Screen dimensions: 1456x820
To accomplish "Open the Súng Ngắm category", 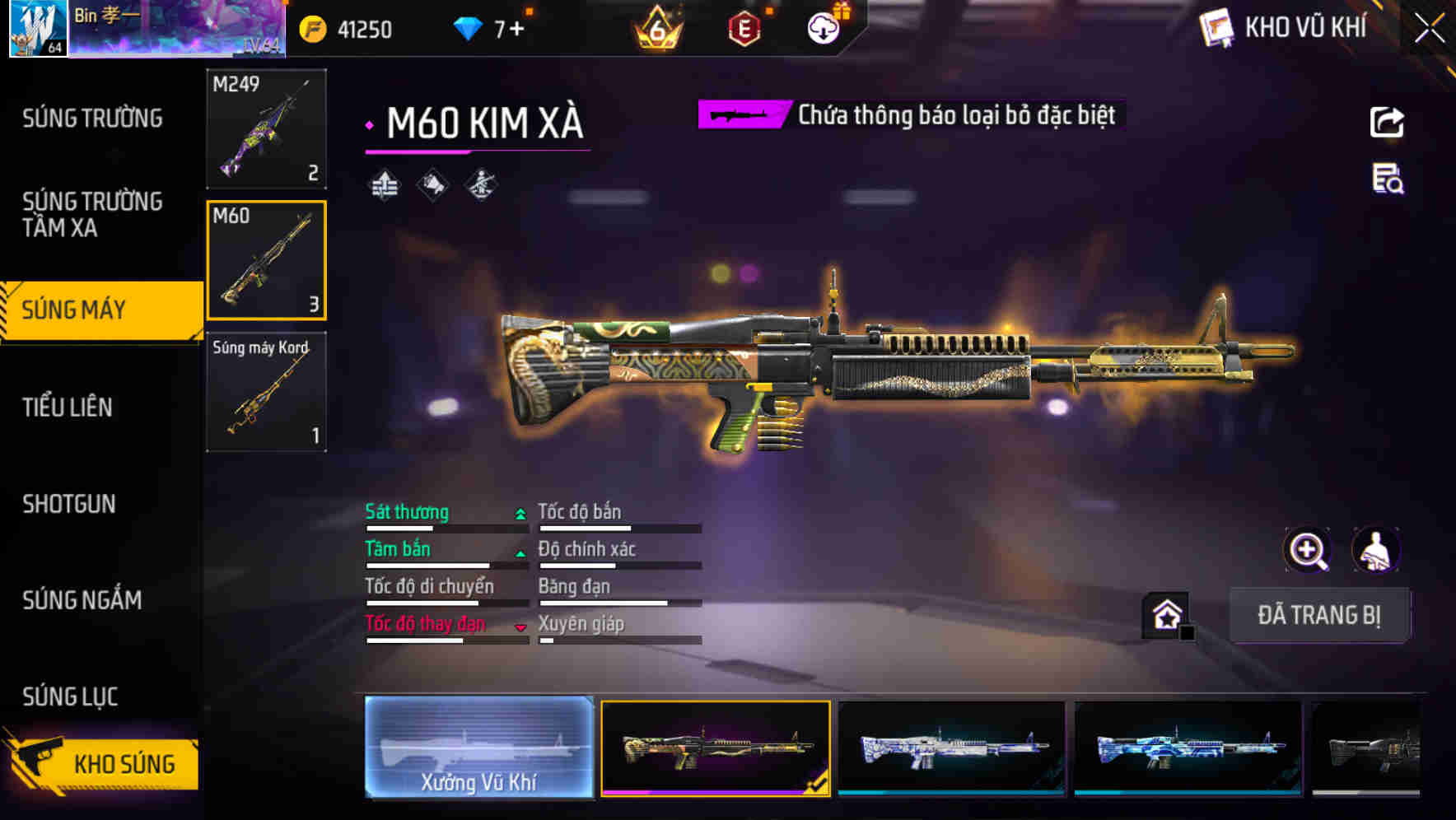I will pos(82,600).
